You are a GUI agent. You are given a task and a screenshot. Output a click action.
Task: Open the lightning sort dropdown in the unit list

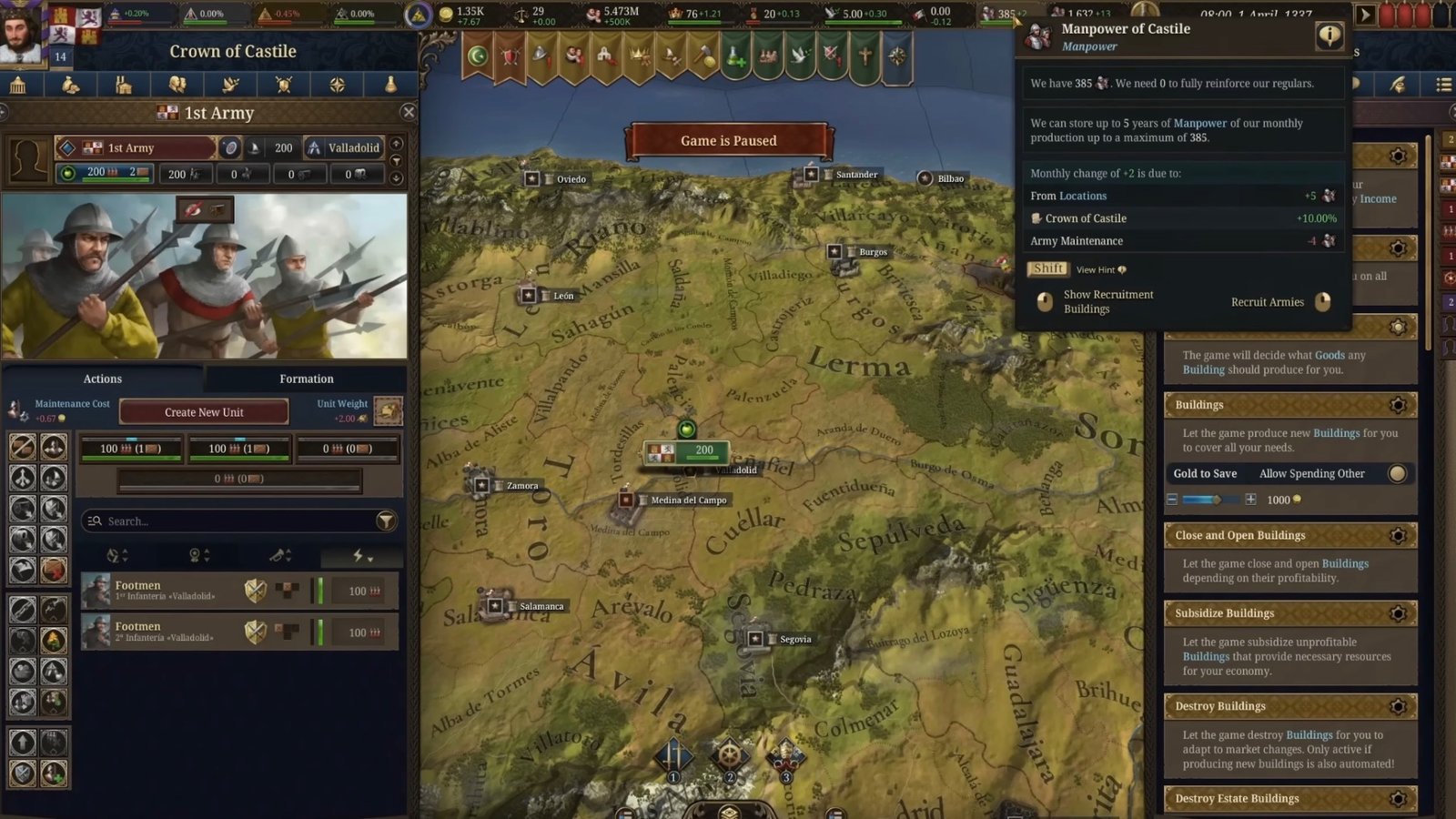pyautogui.click(x=361, y=556)
